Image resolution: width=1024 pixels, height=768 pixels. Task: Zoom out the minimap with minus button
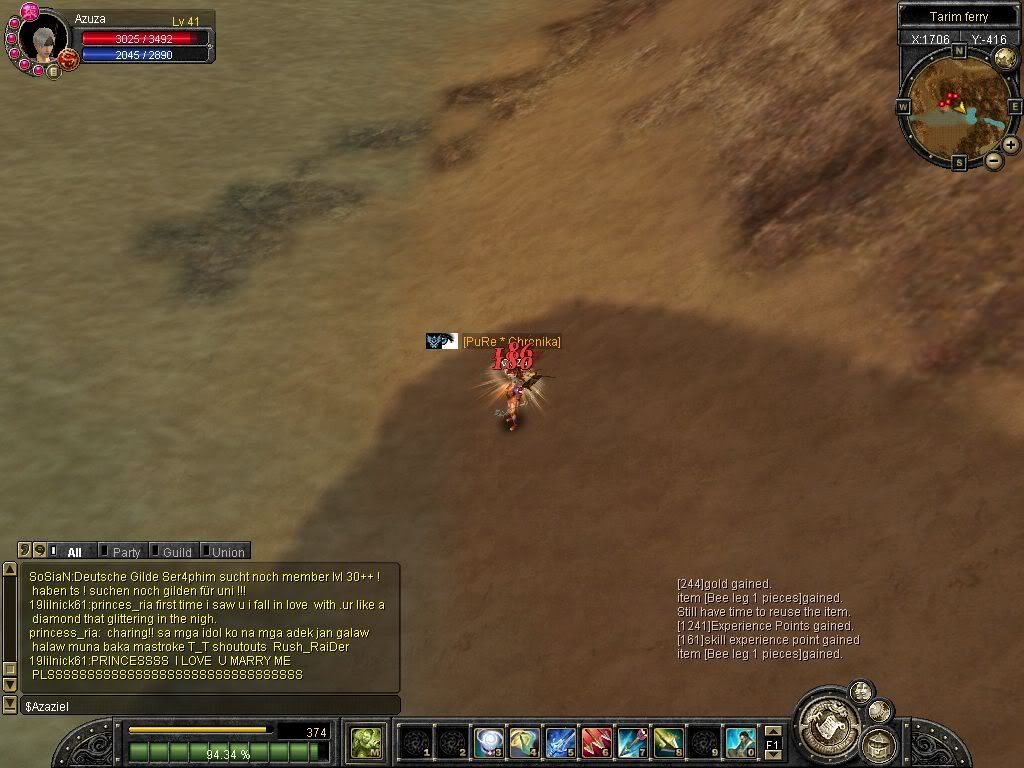tap(994, 160)
